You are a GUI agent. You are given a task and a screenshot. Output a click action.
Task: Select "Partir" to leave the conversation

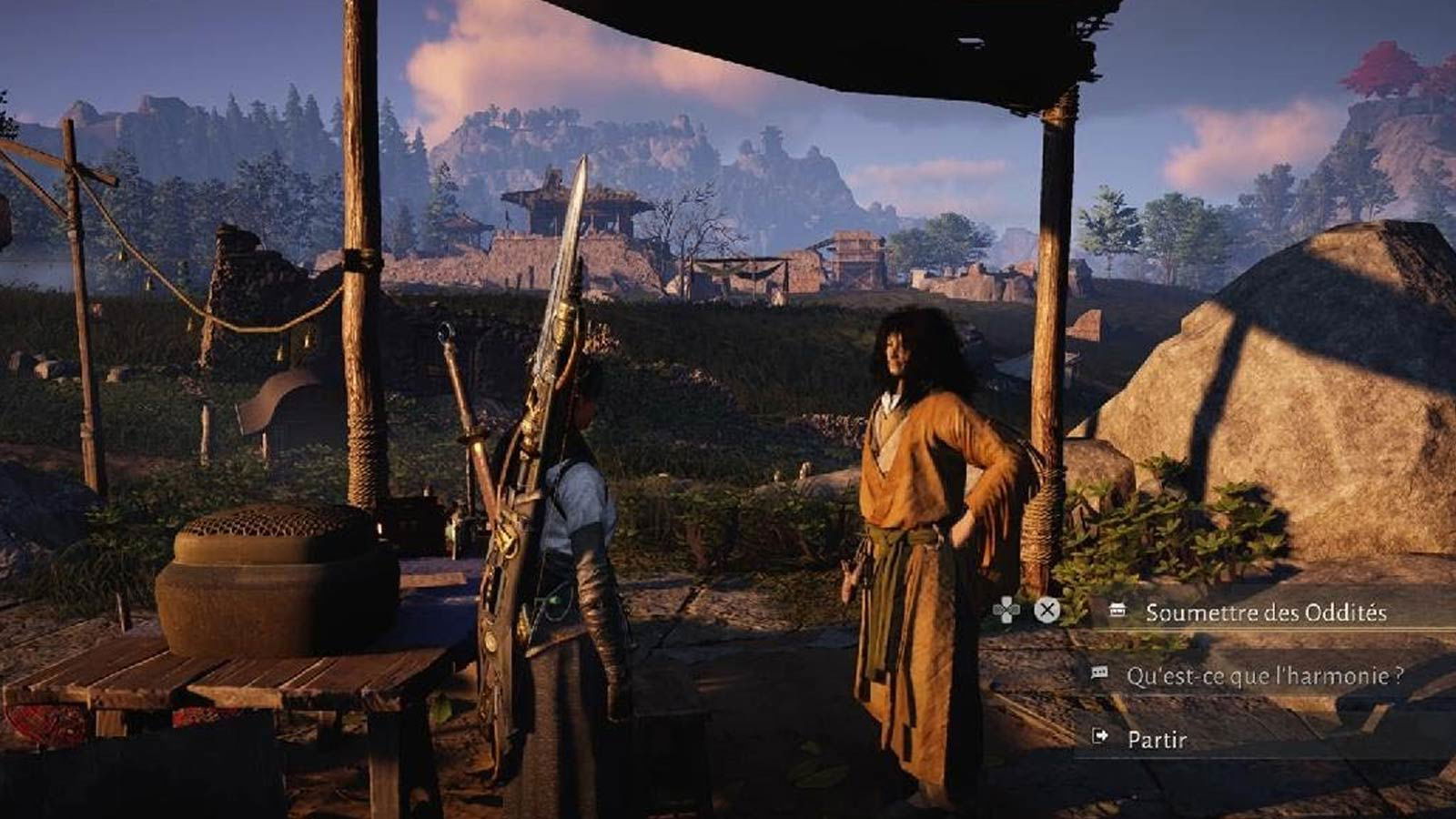tap(1157, 739)
